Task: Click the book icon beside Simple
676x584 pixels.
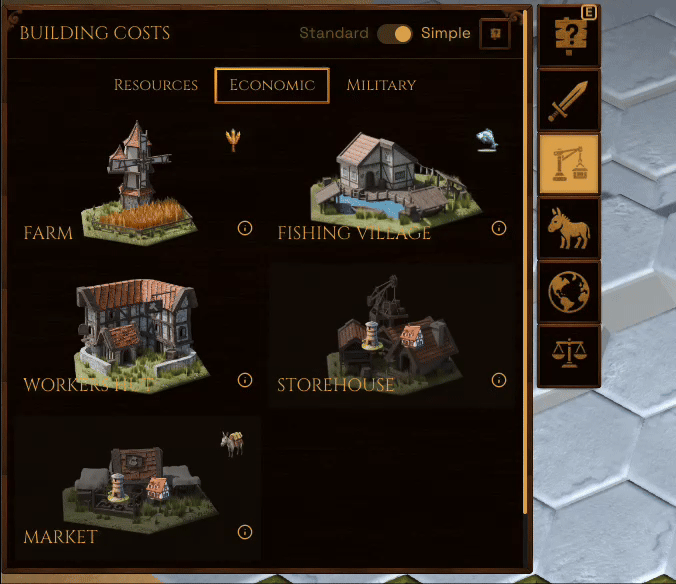Action: [x=495, y=34]
